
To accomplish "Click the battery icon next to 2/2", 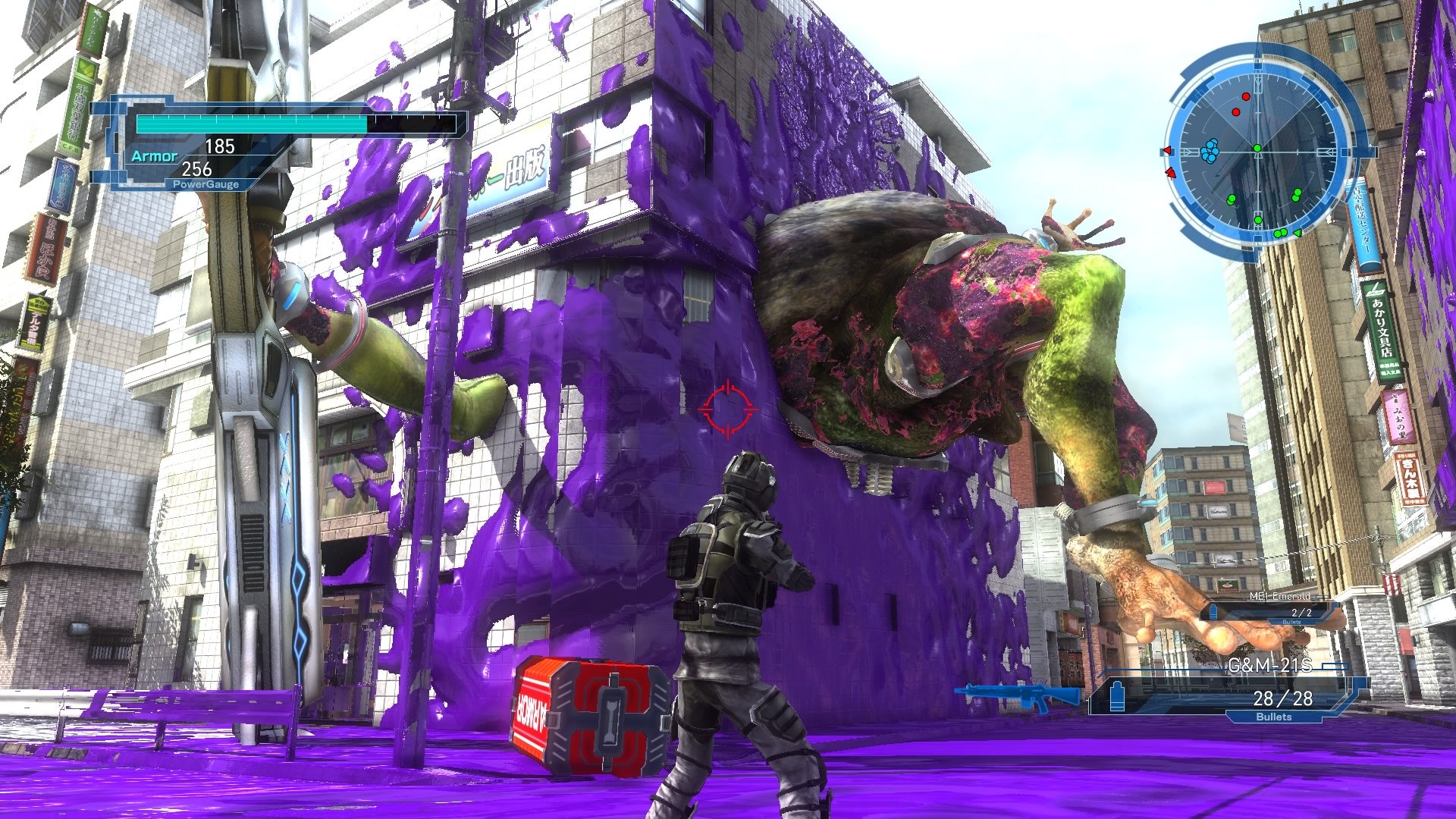I will (x=1213, y=612).
